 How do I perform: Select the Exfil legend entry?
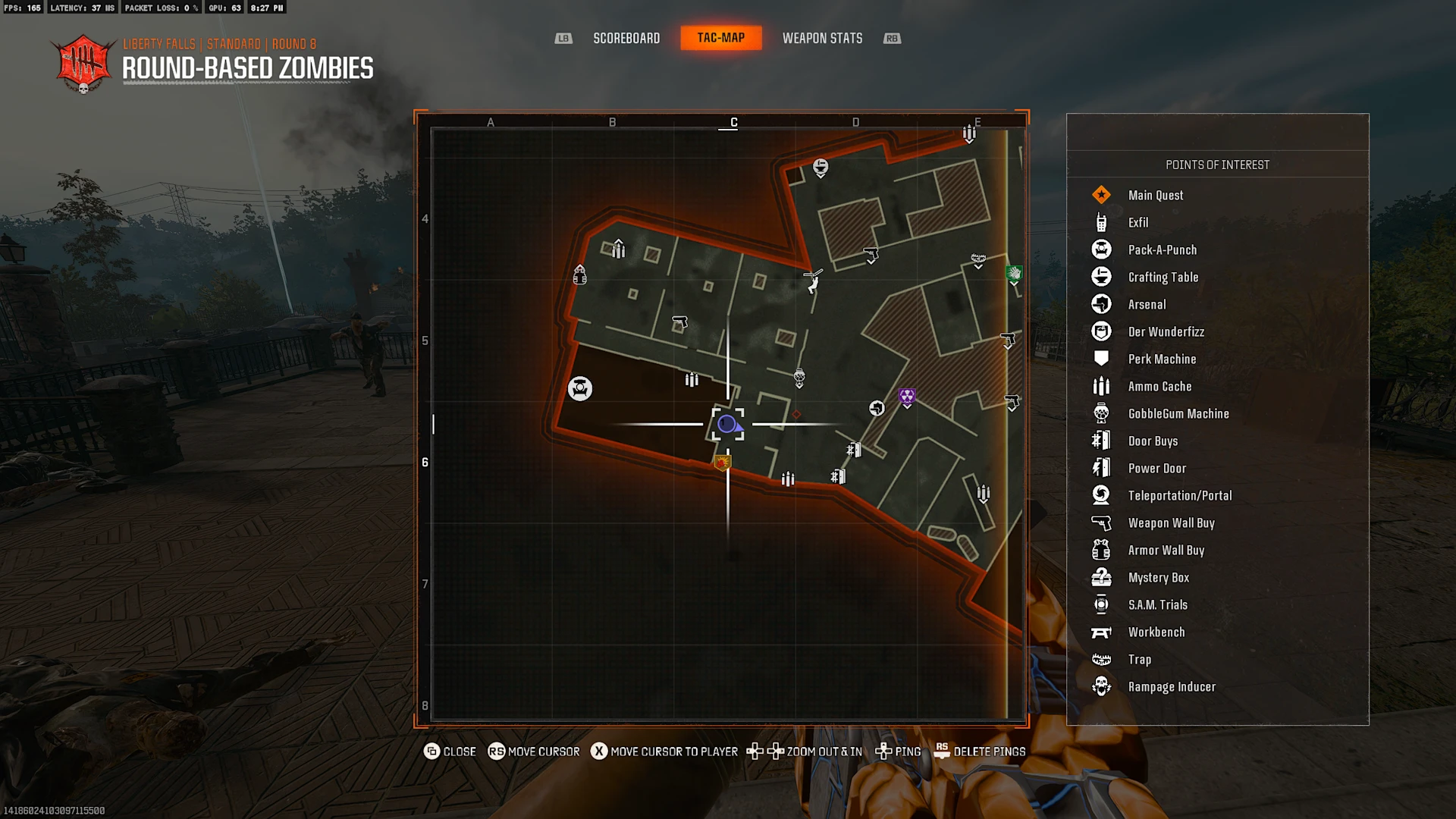click(1138, 222)
